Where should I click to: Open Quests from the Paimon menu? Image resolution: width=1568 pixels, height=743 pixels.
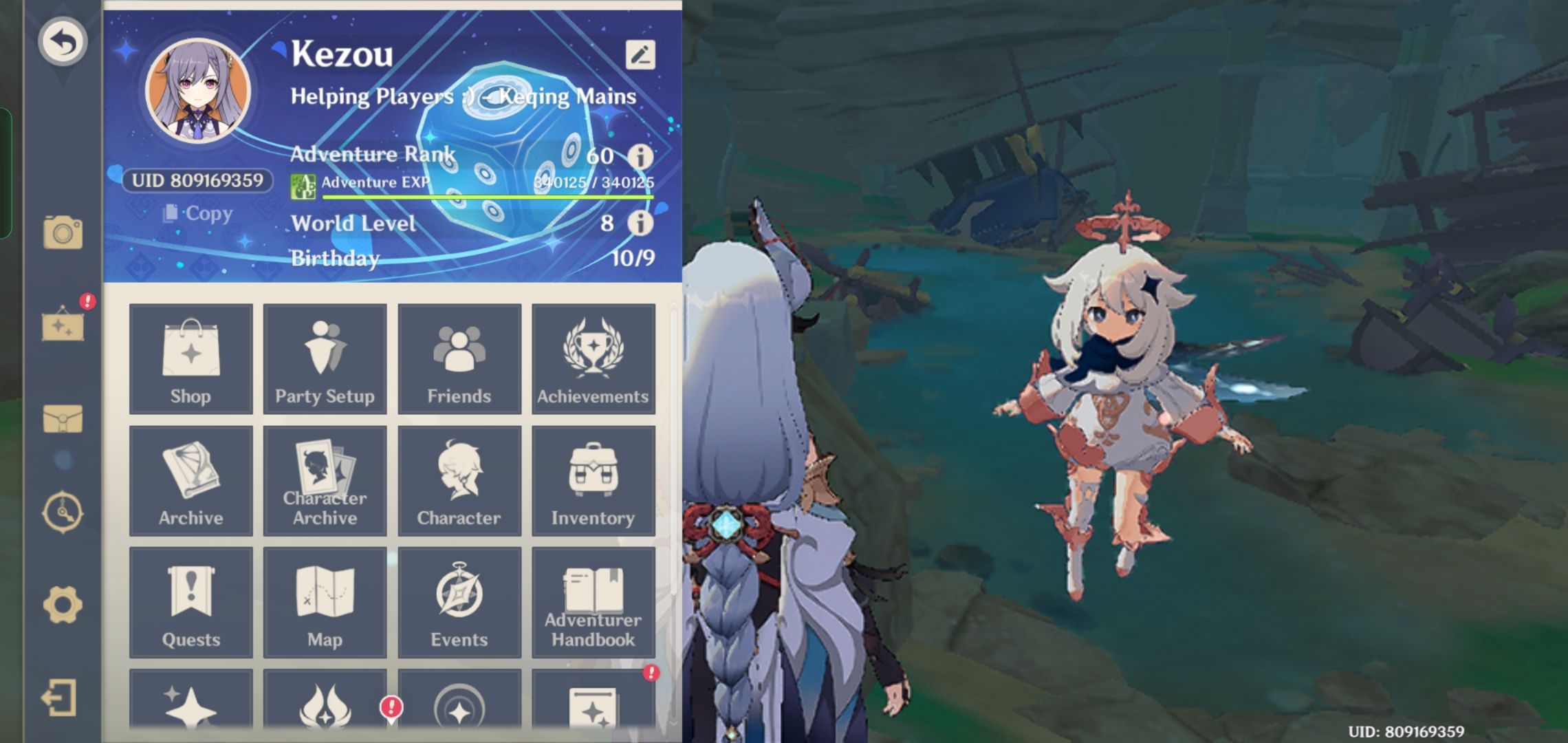(190, 602)
